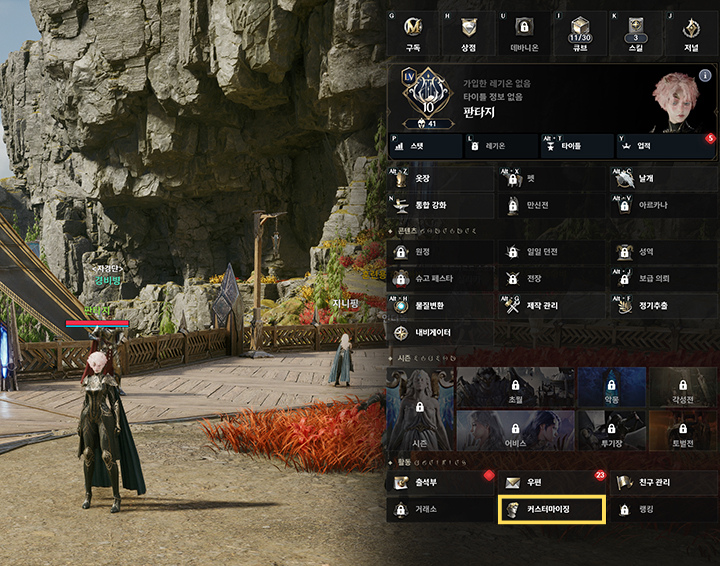Open 친구 관리 friend management
The image size is (720, 566).
(x=662, y=483)
